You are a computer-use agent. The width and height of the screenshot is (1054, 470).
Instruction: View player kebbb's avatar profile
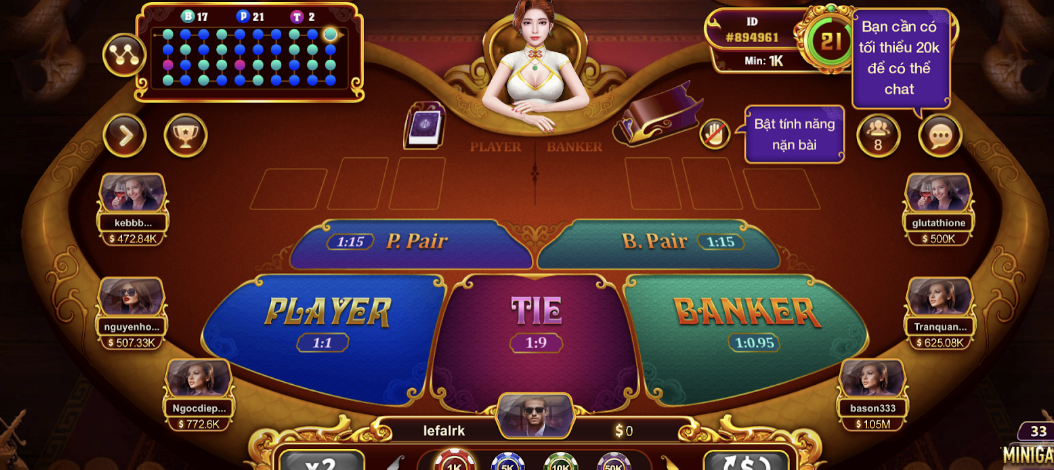[133, 193]
